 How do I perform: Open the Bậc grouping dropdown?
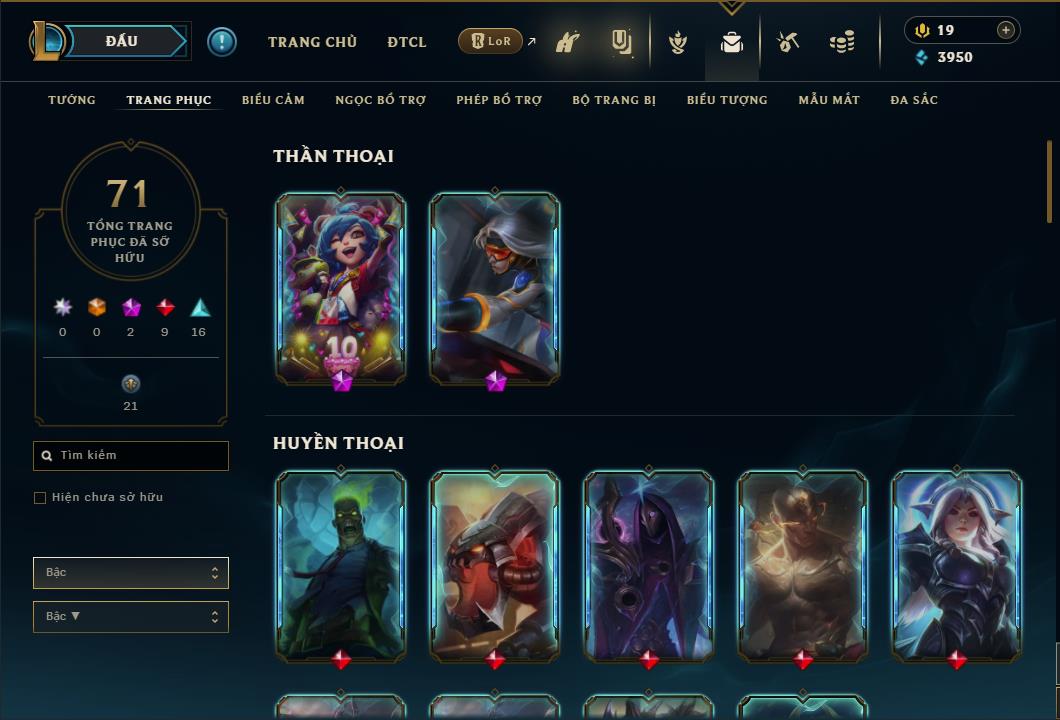click(131, 573)
